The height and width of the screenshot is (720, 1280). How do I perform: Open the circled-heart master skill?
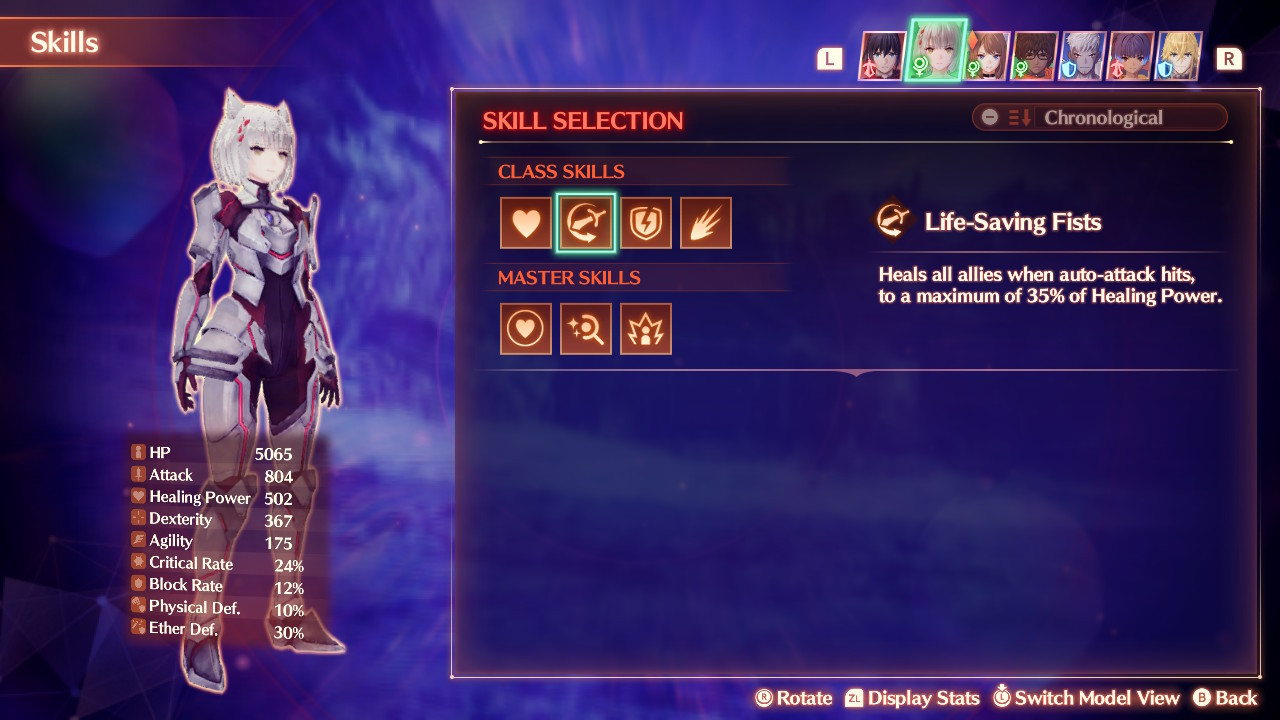[x=526, y=329]
